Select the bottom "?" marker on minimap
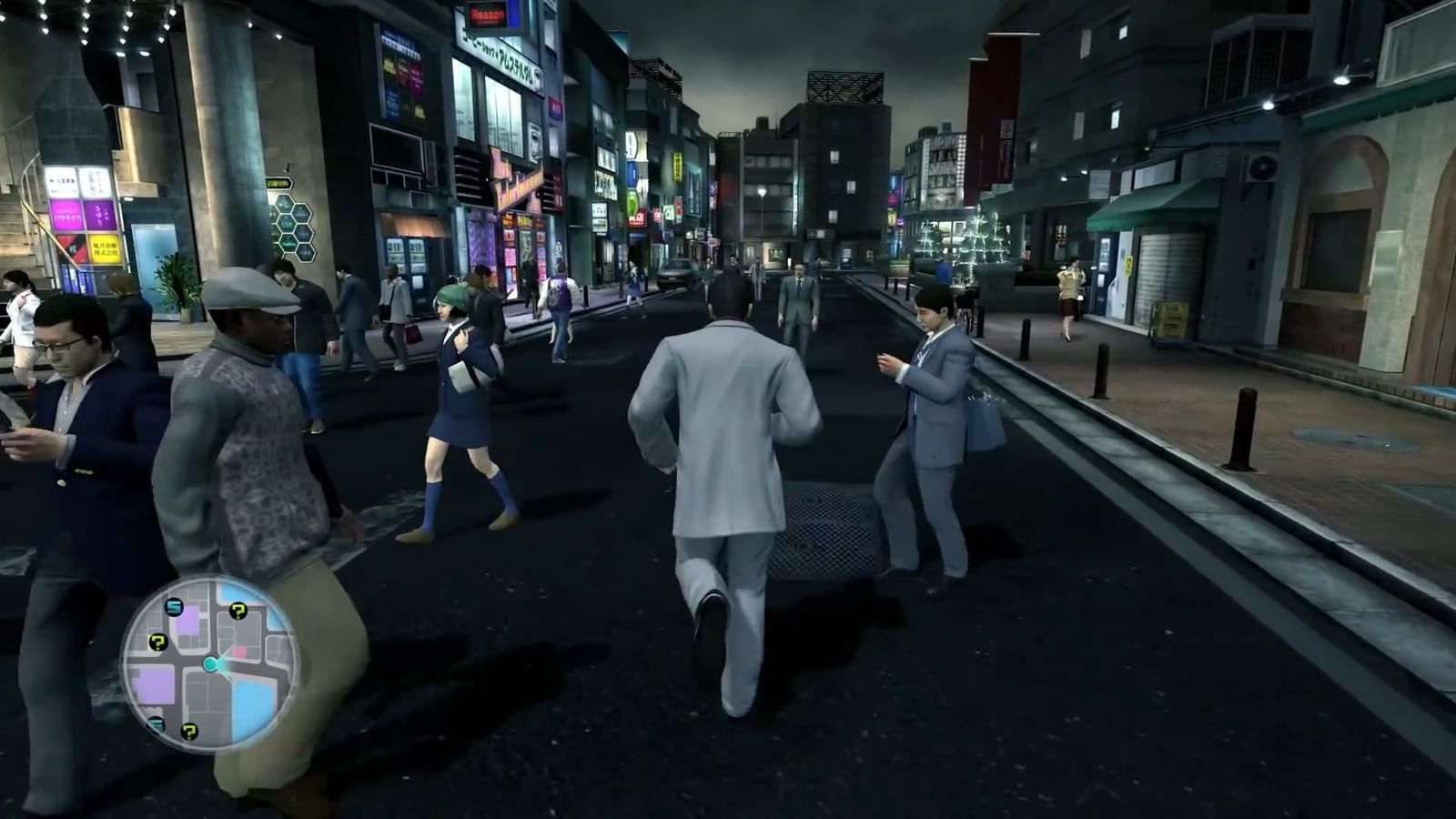 189,731
